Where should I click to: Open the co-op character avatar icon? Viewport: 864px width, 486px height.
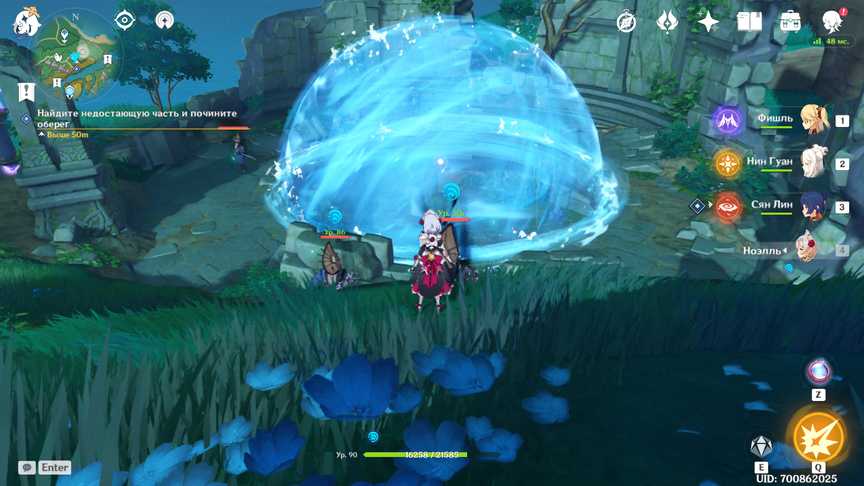(x=831, y=21)
